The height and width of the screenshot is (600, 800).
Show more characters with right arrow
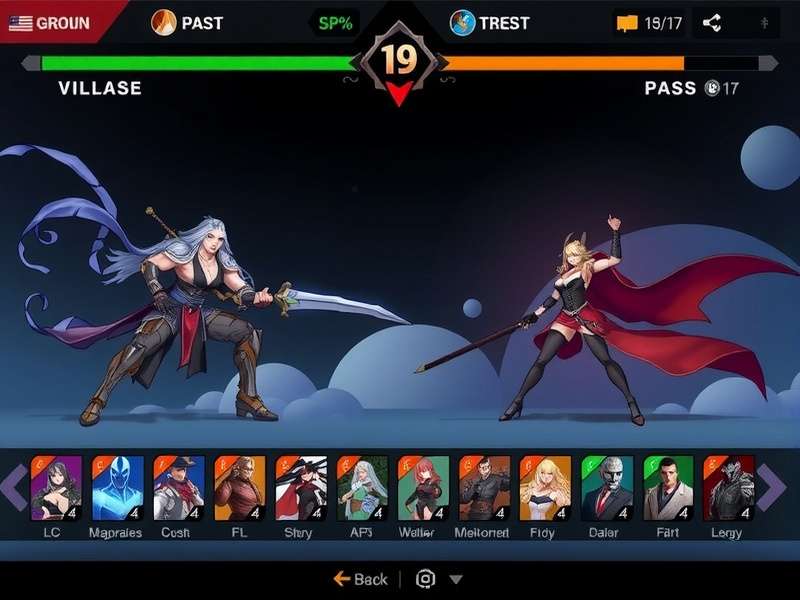[772, 488]
